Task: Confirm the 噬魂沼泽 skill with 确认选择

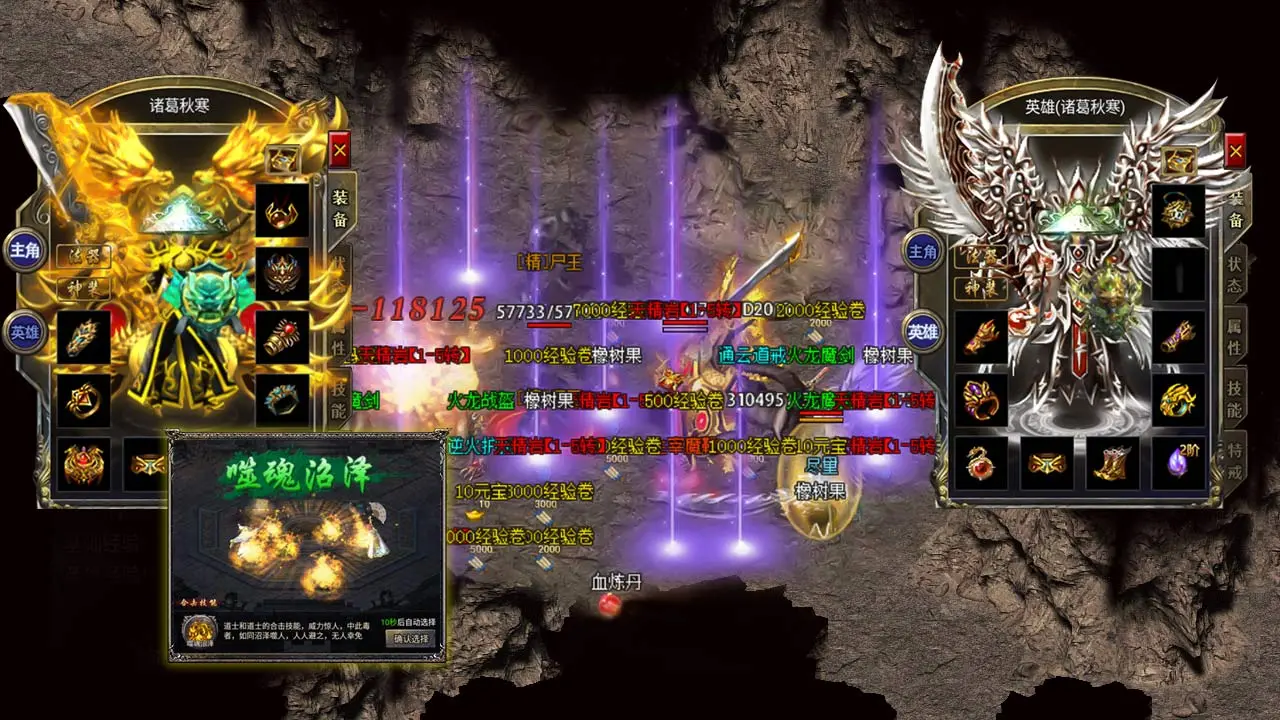Action: (411, 638)
